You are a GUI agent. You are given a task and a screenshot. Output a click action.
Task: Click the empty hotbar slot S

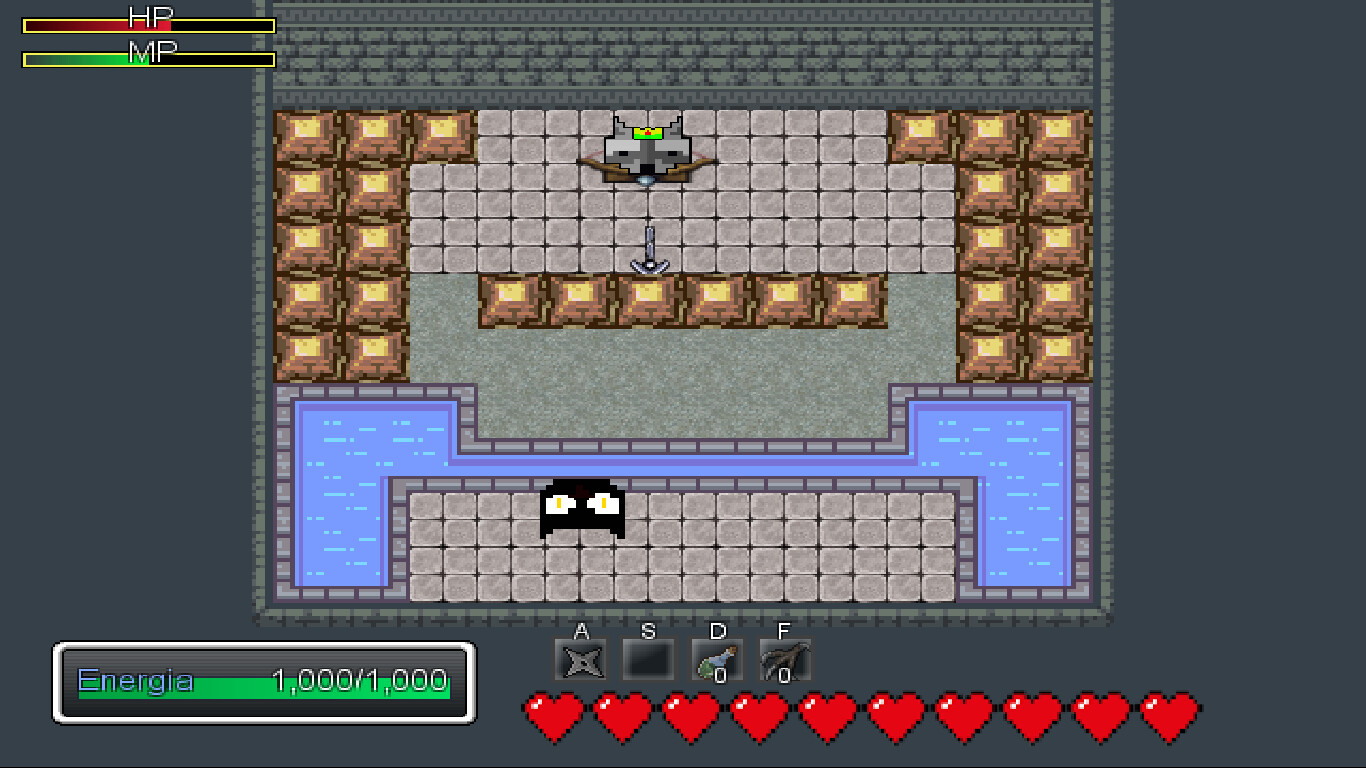pos(648,658)
